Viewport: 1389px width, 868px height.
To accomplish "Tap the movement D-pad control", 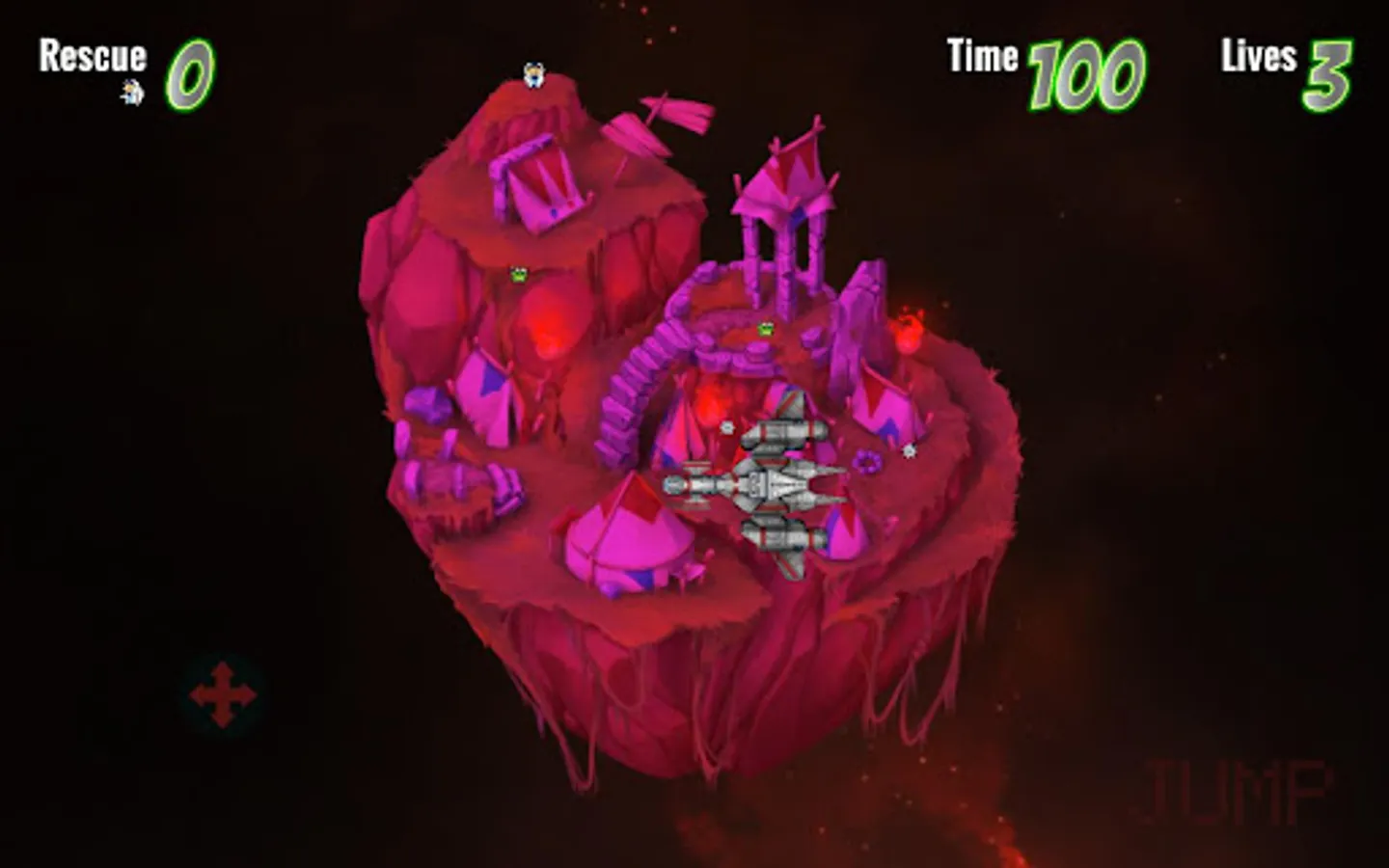I will (x=223, y=692).
